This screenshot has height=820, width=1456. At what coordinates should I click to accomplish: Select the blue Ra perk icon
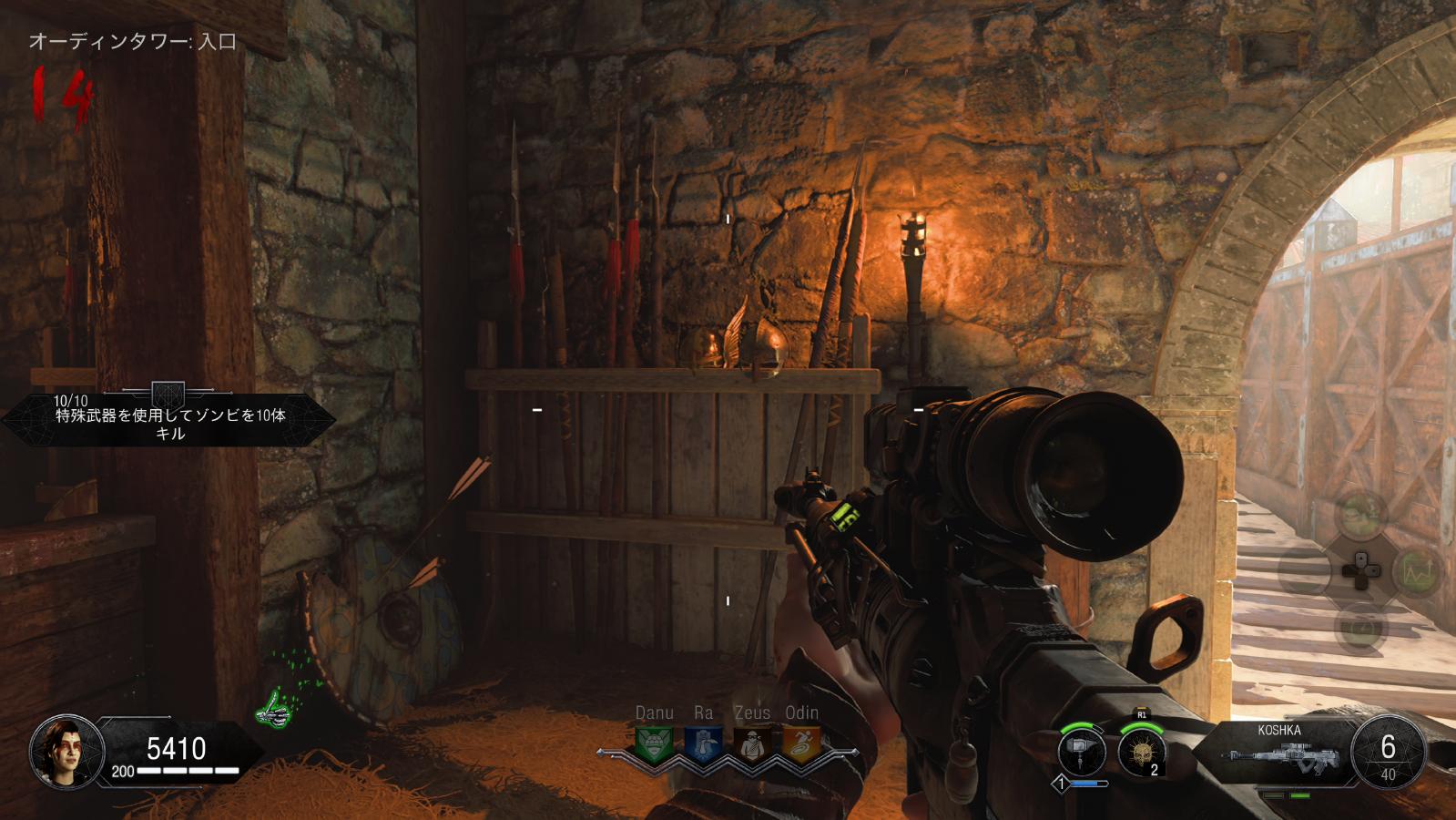702,744
